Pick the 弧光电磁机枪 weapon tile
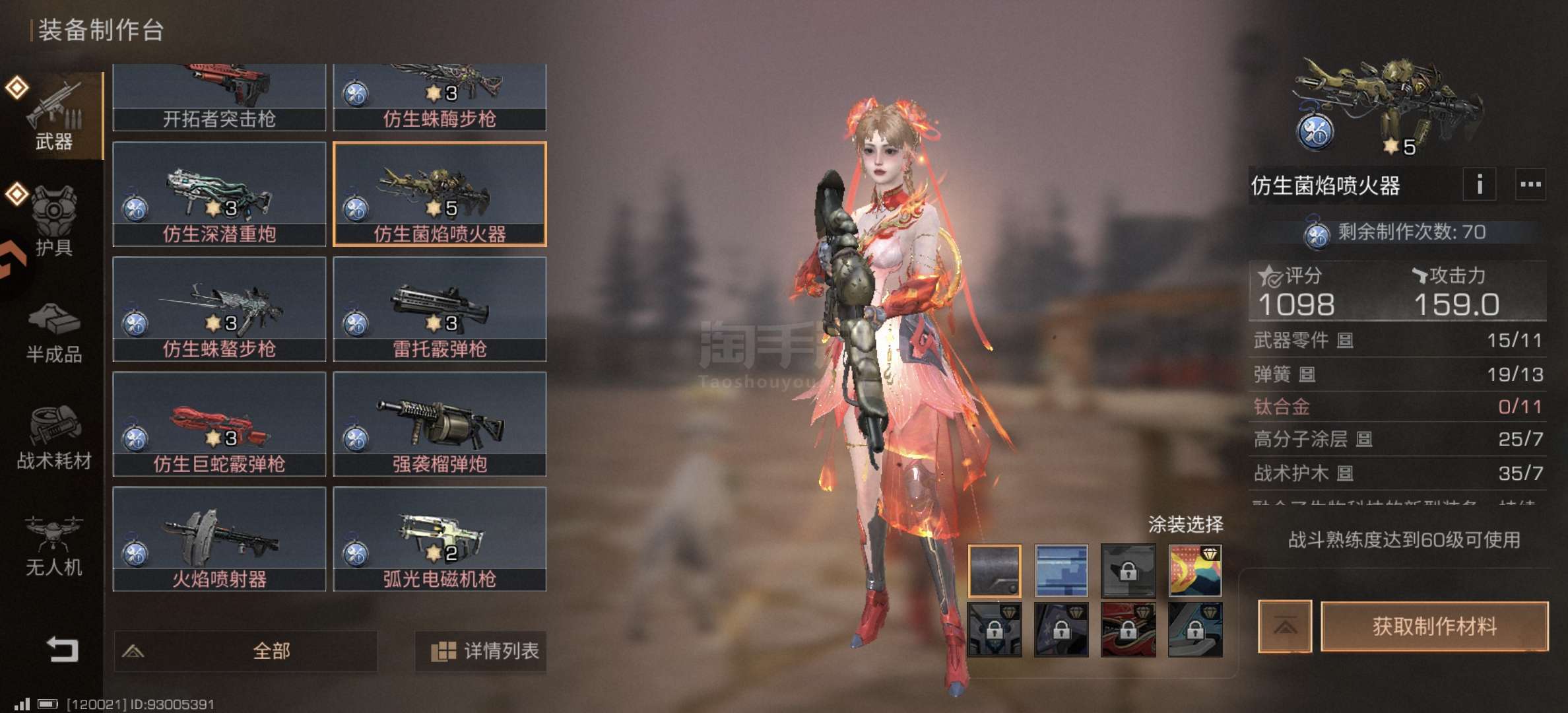 [x=440, y=539]
